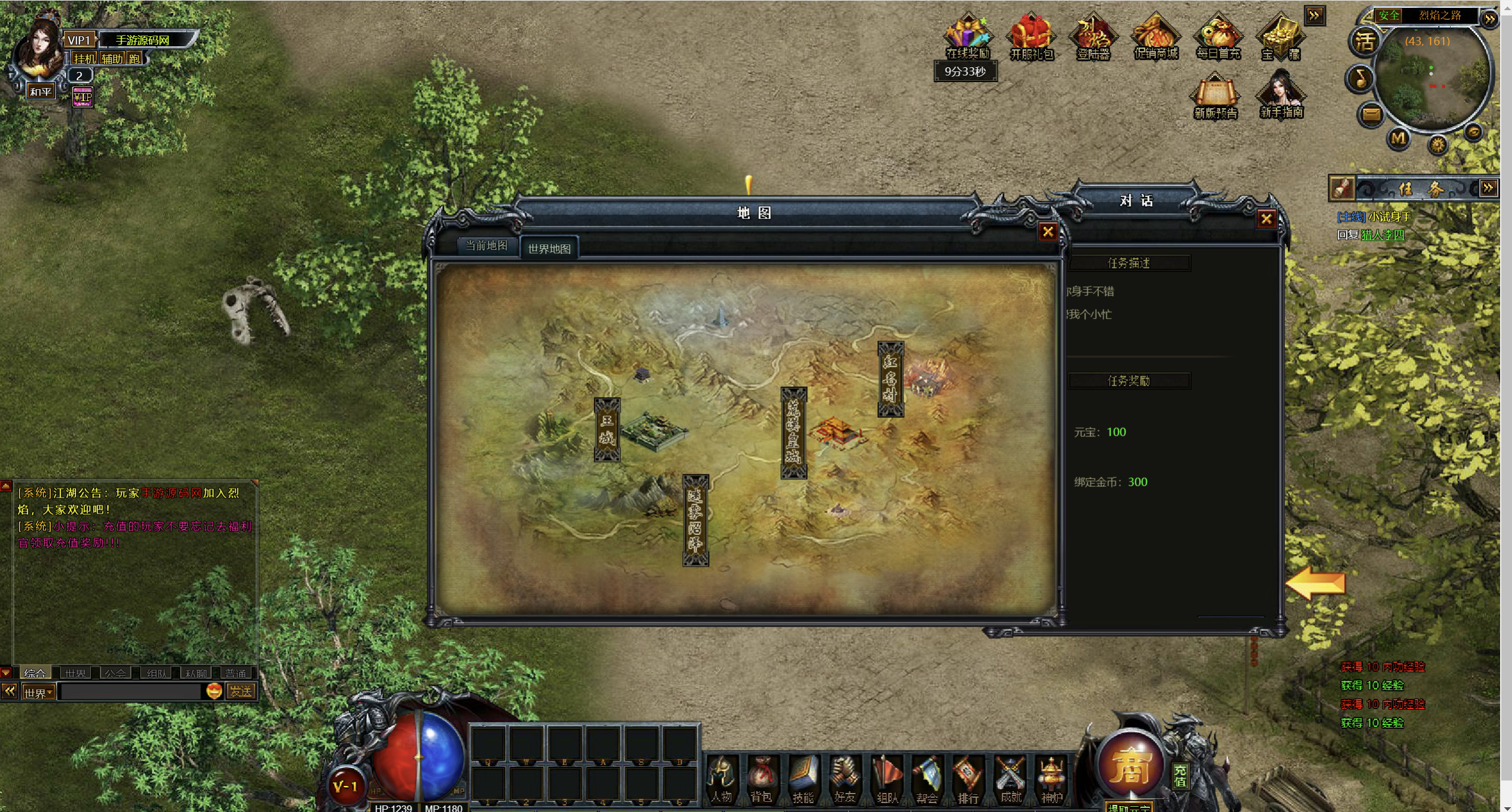Switch to the 当前地图 tab
This screenshot has width=1512, height=812.
pos(486,246)
